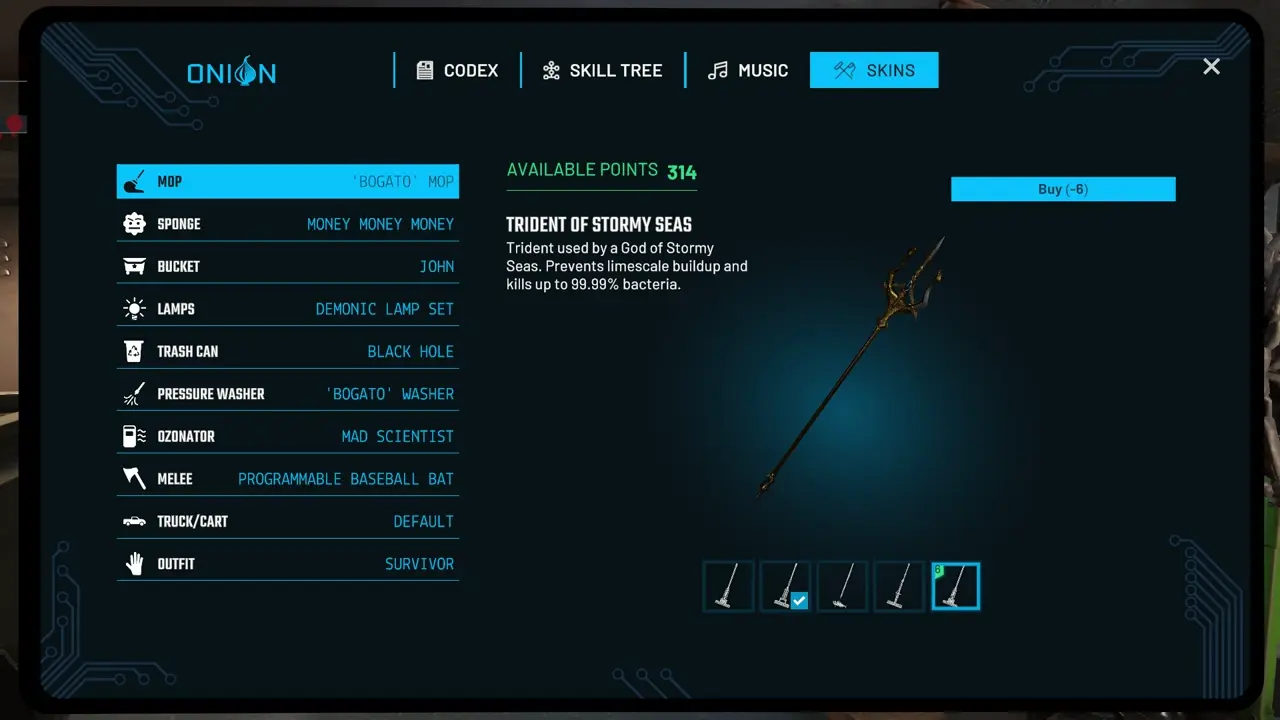Screen dimensions: 1280x720
Task: Click the Ozonator device icon
Action: click(x=134, y=436)
